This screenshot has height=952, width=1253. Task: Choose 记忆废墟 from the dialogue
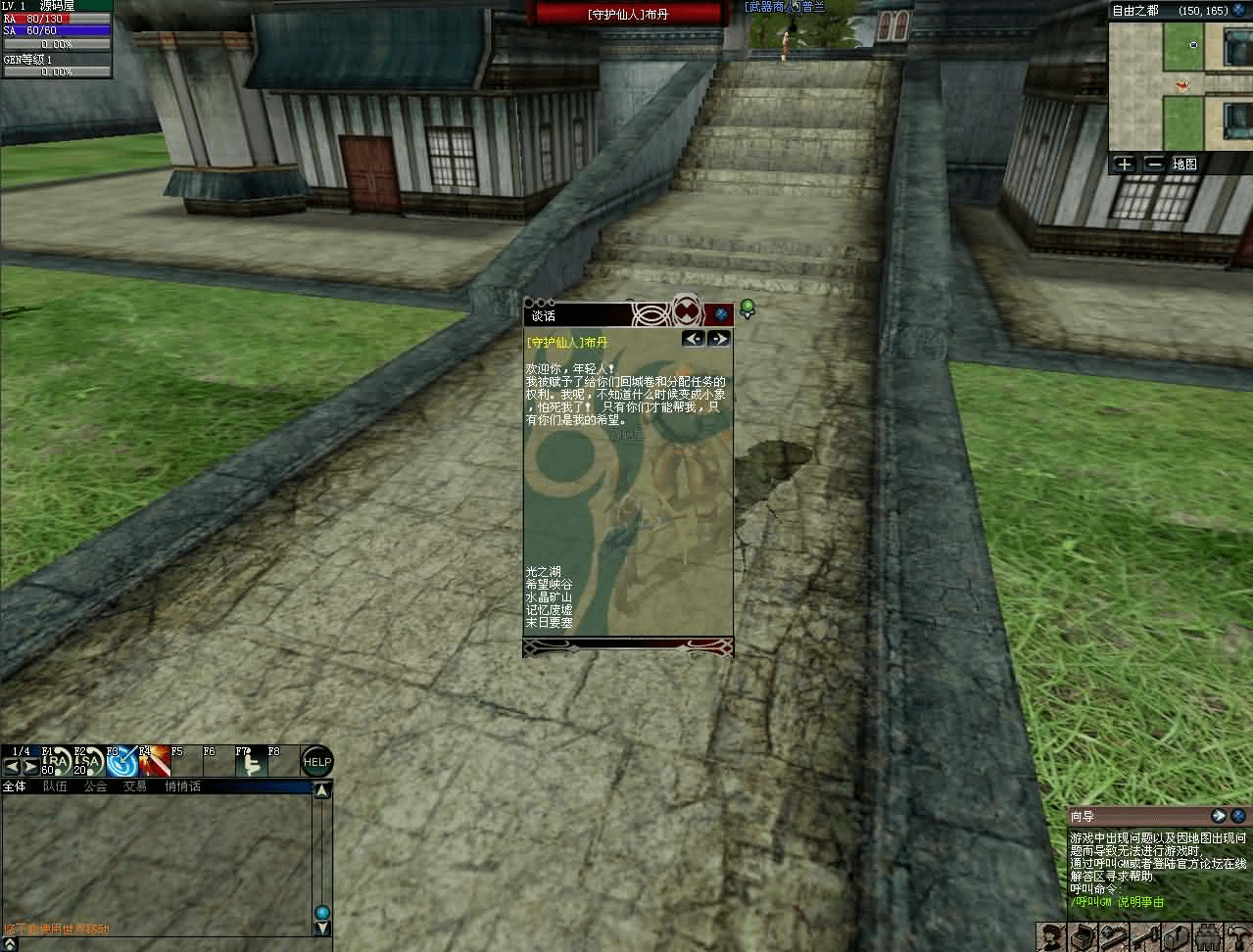548,609
